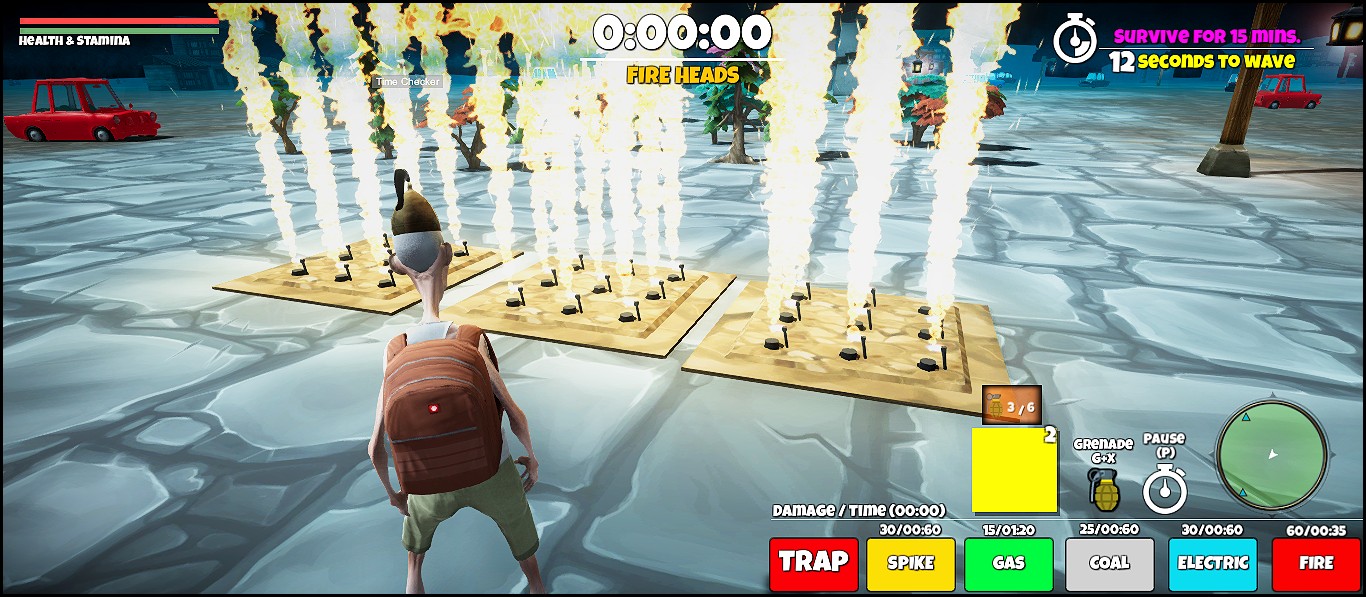Pick the green GAS trap button
This screenshot has height=597, width=1366.
click(1008, 563)
